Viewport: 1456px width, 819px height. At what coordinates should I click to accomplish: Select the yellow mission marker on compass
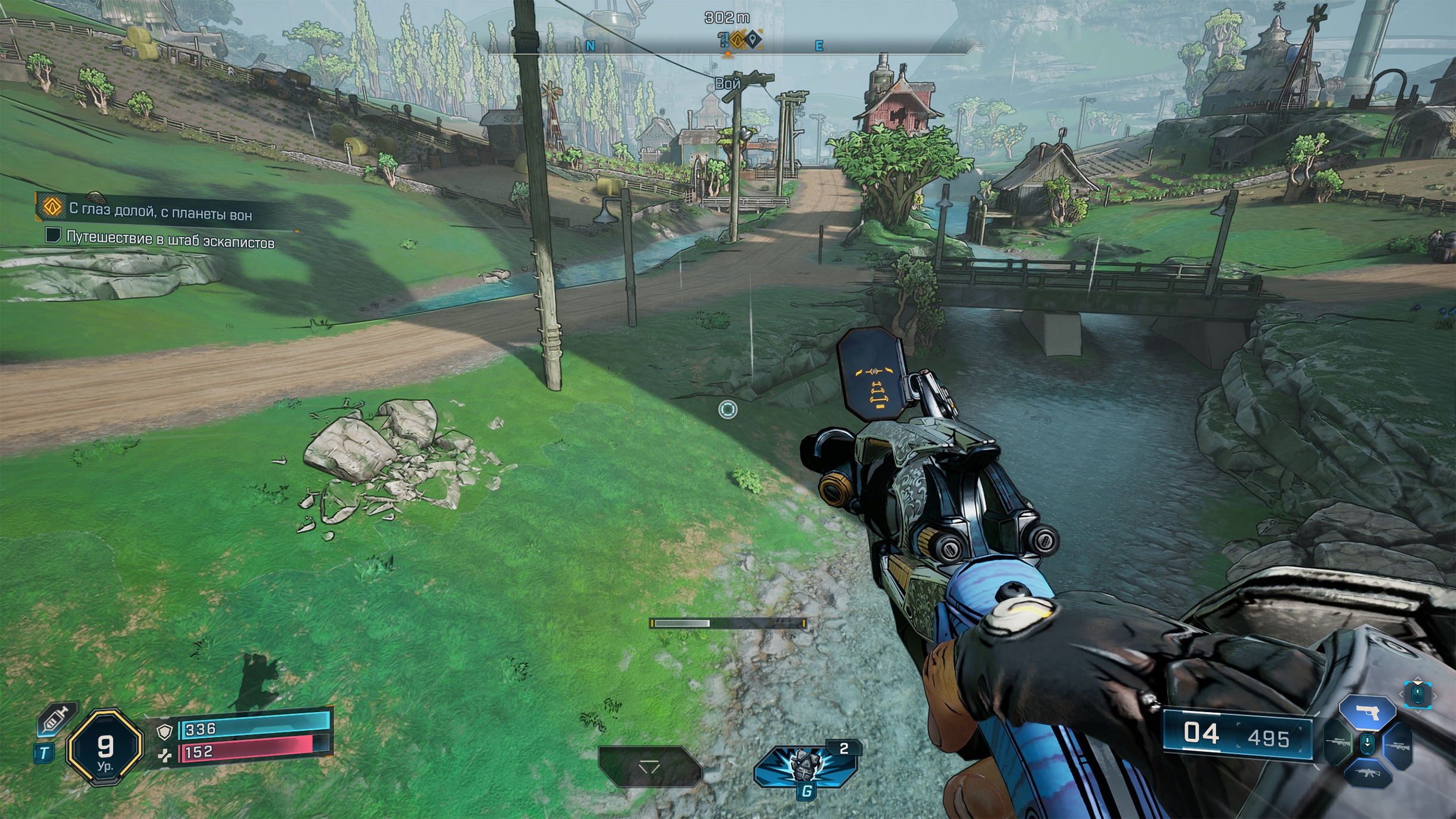tap(739, 40)
